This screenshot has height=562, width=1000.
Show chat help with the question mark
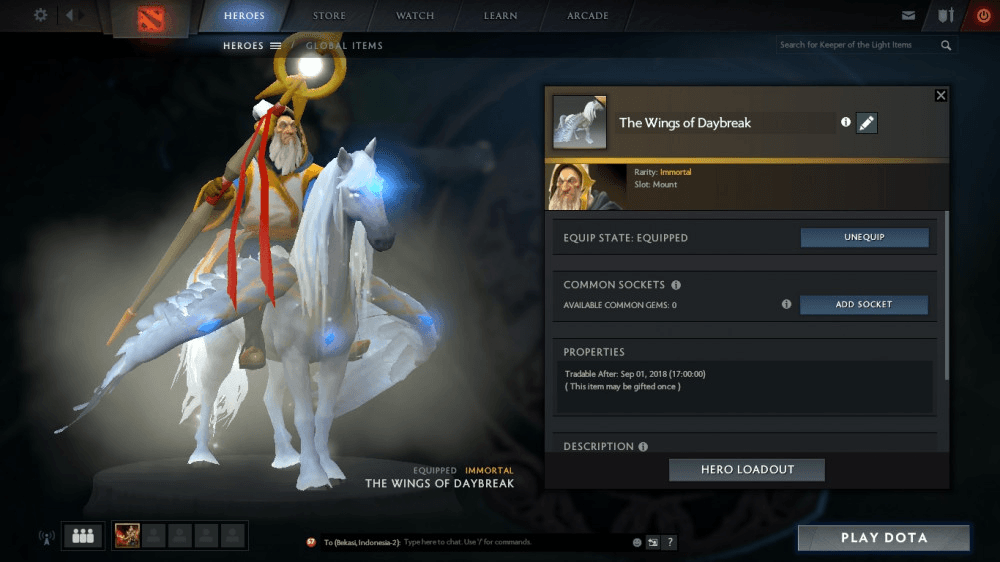[670, 542]
